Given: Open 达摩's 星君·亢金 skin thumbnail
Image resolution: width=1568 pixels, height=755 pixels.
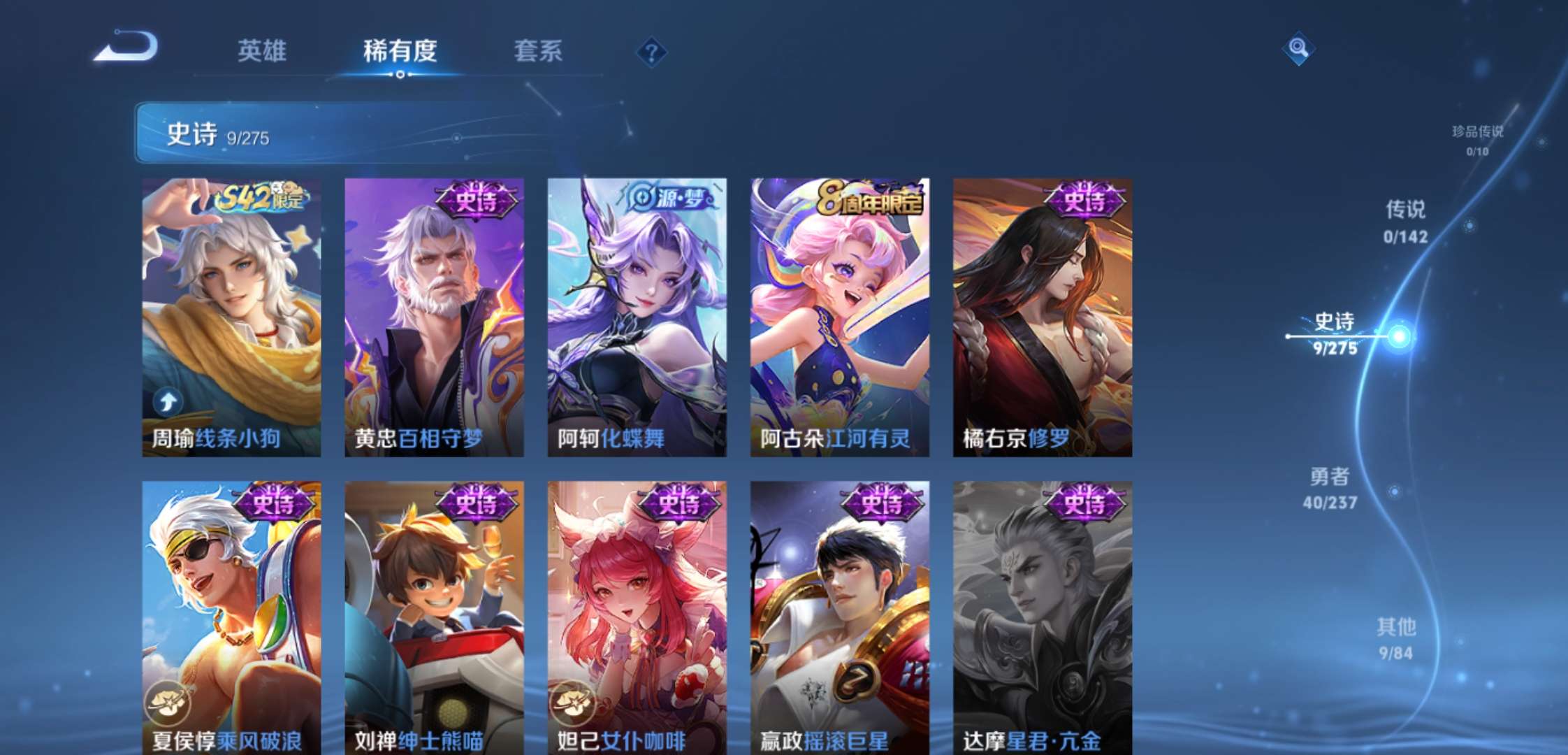Looking at the screenshot, I should 1041,615.
